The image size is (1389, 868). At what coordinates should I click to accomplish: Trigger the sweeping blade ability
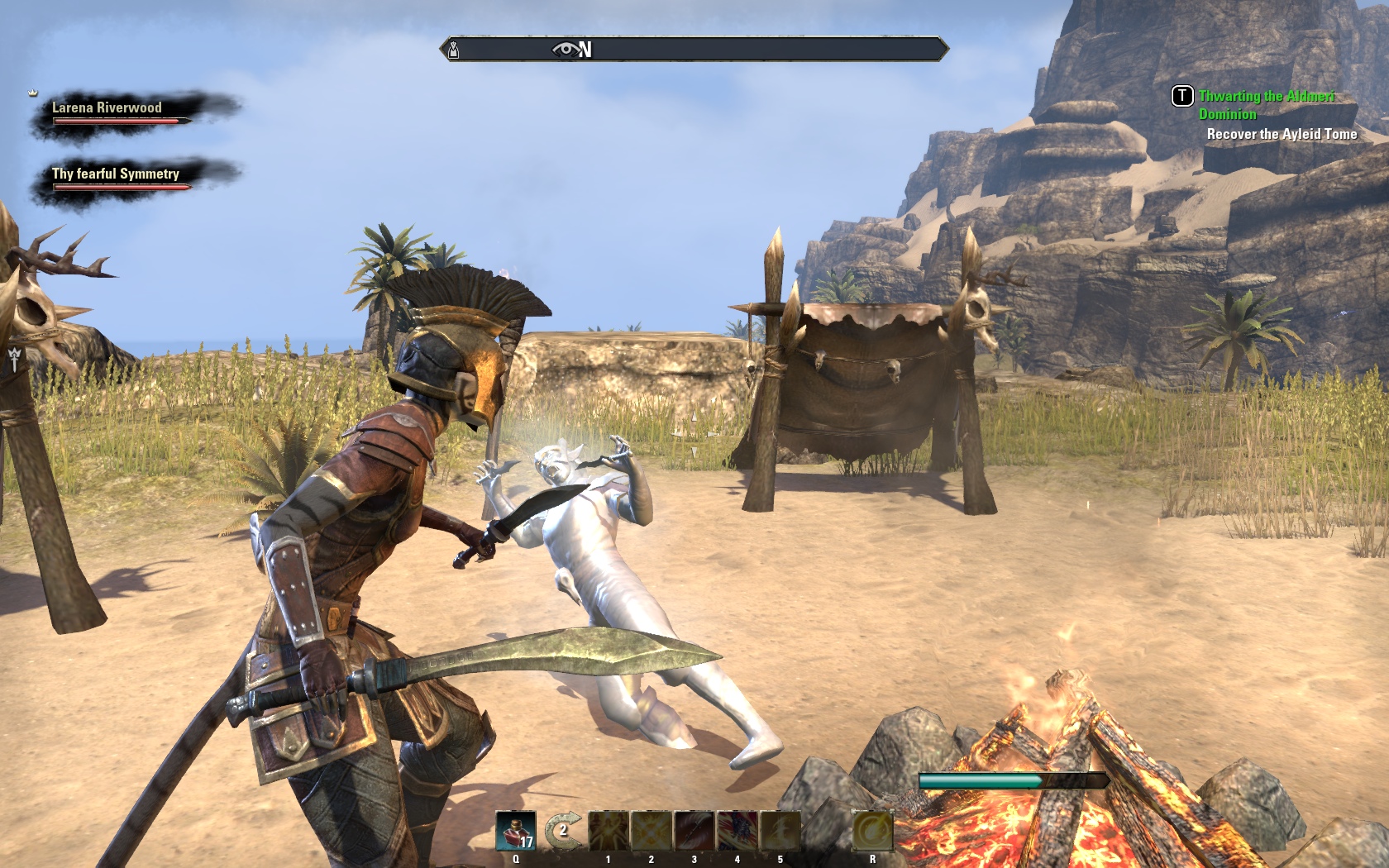coord(694,831)
